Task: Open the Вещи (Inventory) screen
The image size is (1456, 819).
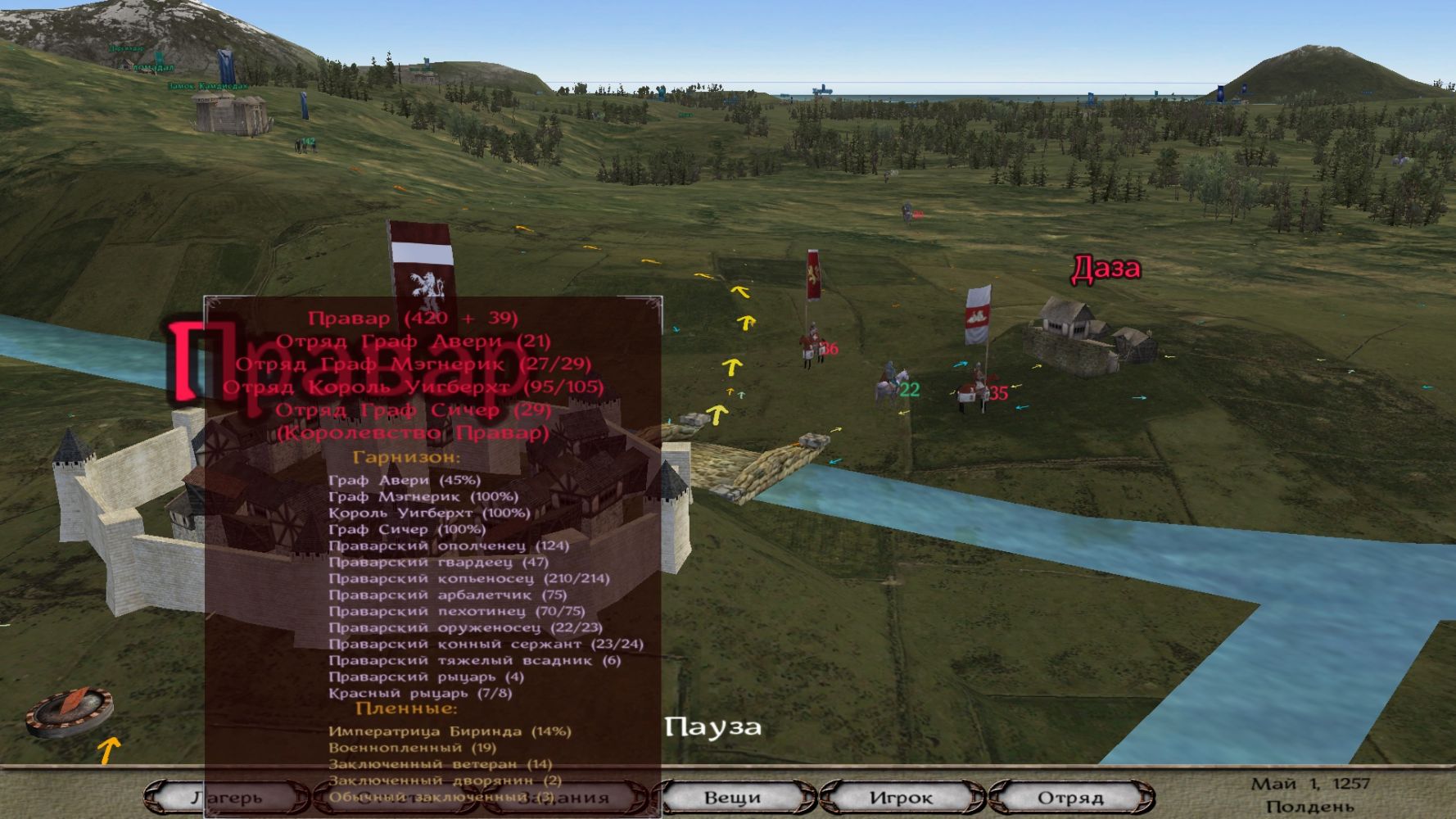Action: (733, 797)
